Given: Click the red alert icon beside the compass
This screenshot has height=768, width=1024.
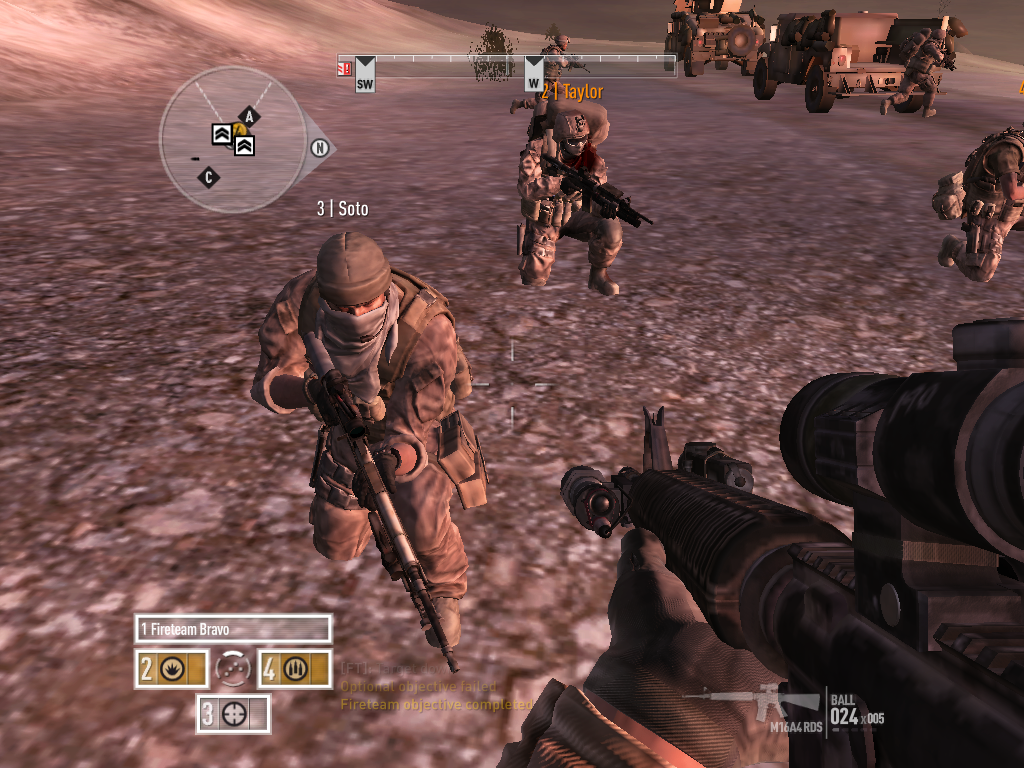Looking at the screenshot, I should [x=344, y=68].
